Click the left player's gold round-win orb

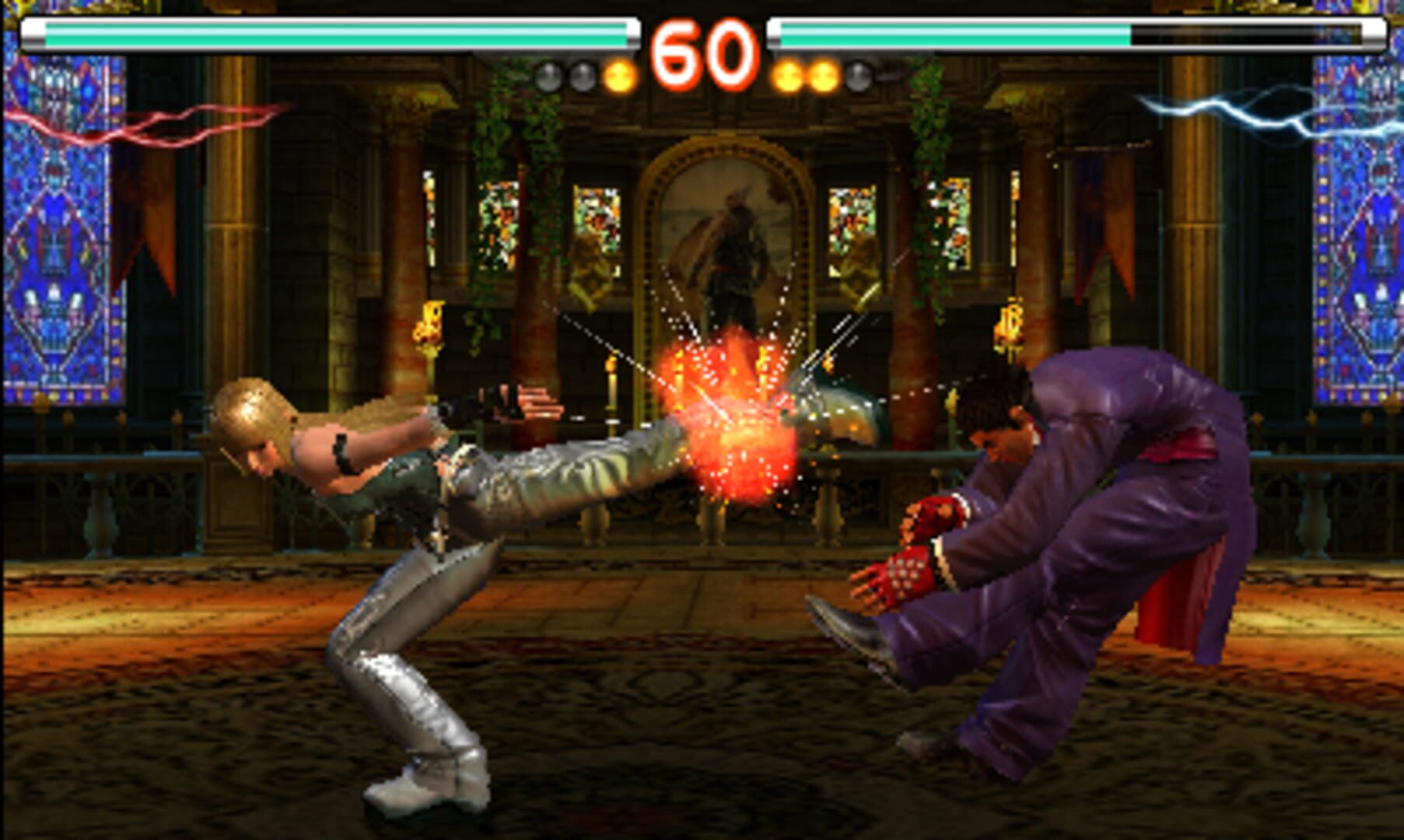tap(618, 75)
